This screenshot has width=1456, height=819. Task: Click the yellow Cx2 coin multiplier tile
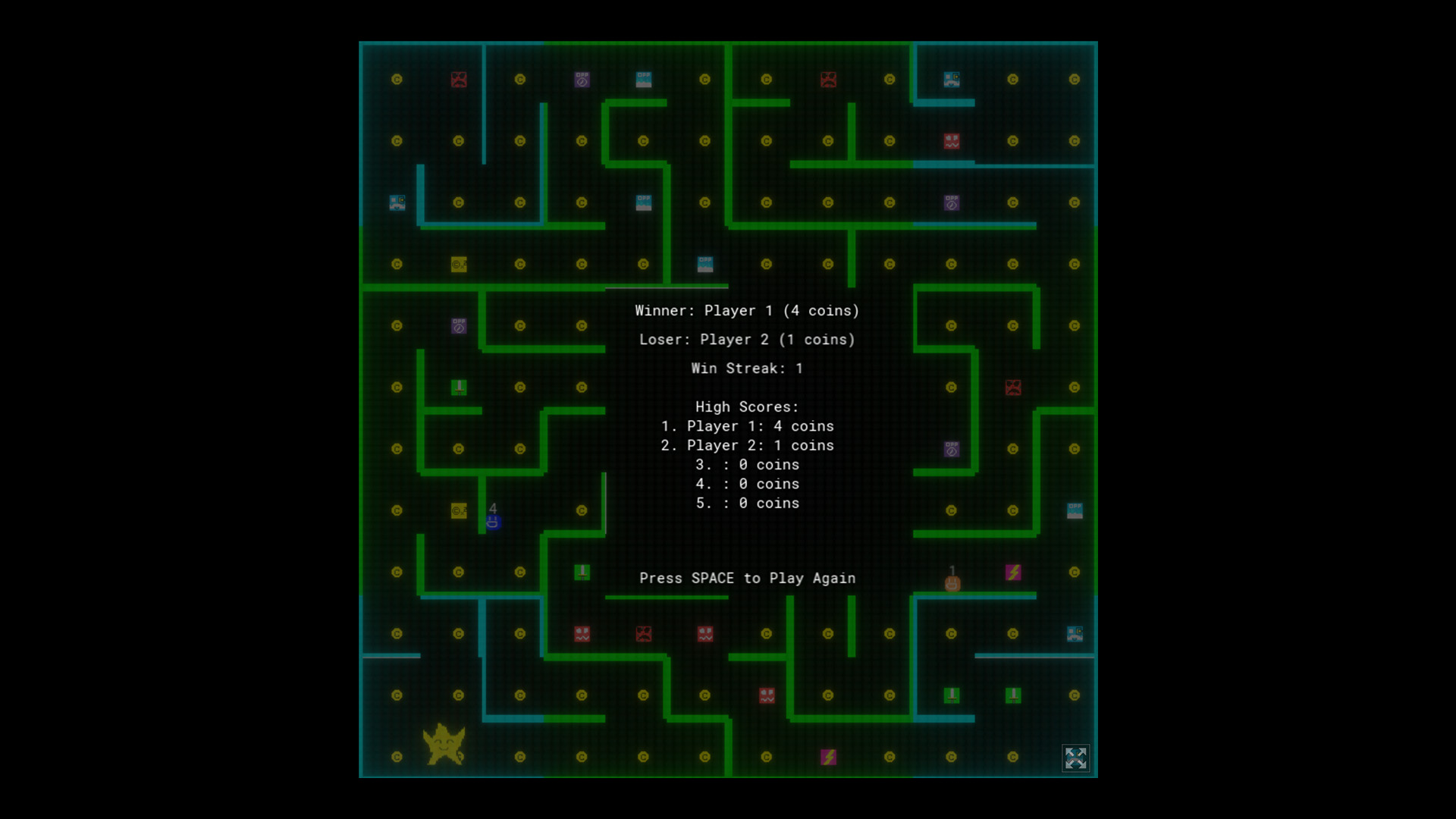click(458, 264)
